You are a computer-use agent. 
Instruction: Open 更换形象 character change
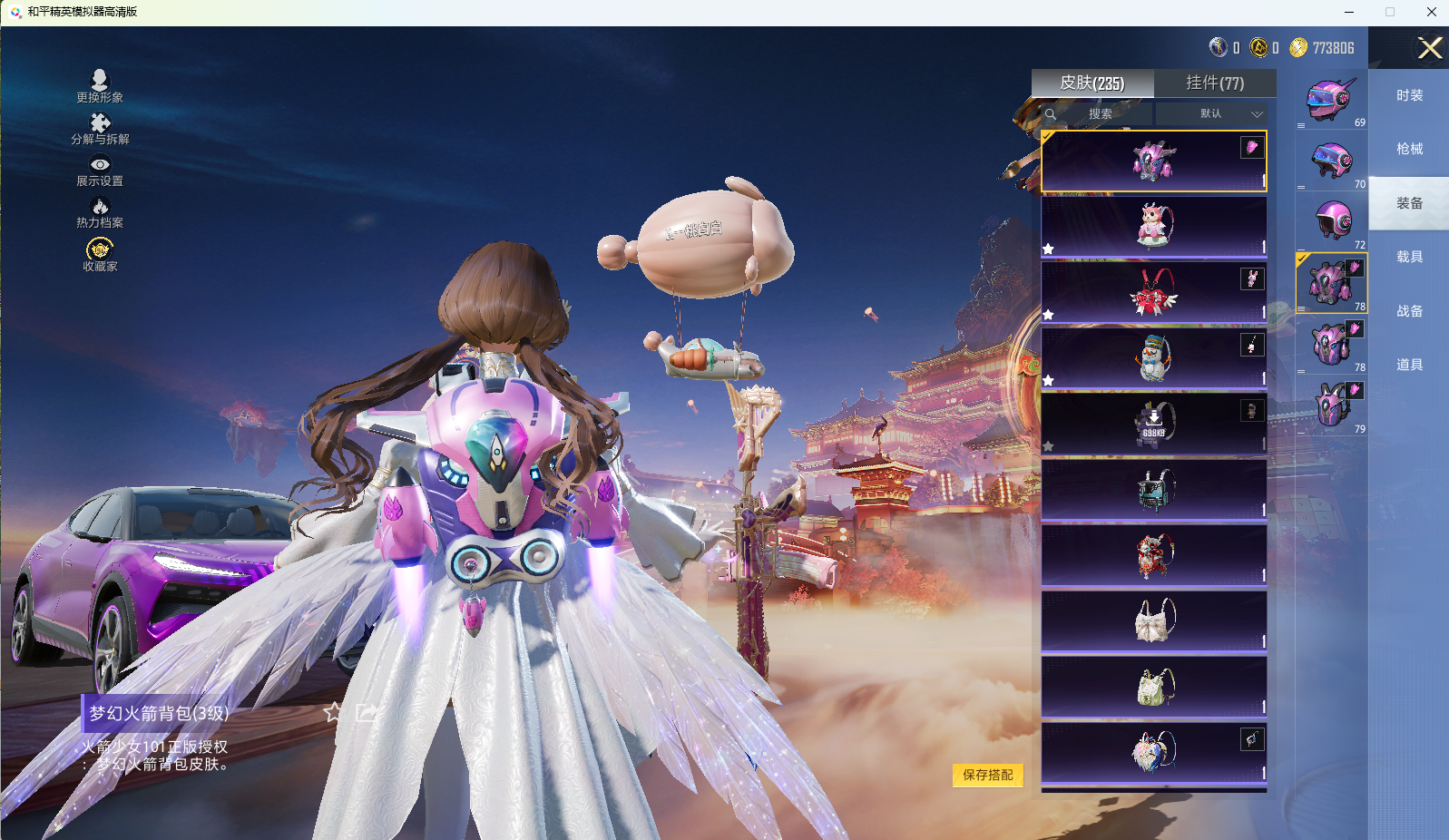[100, 86]
